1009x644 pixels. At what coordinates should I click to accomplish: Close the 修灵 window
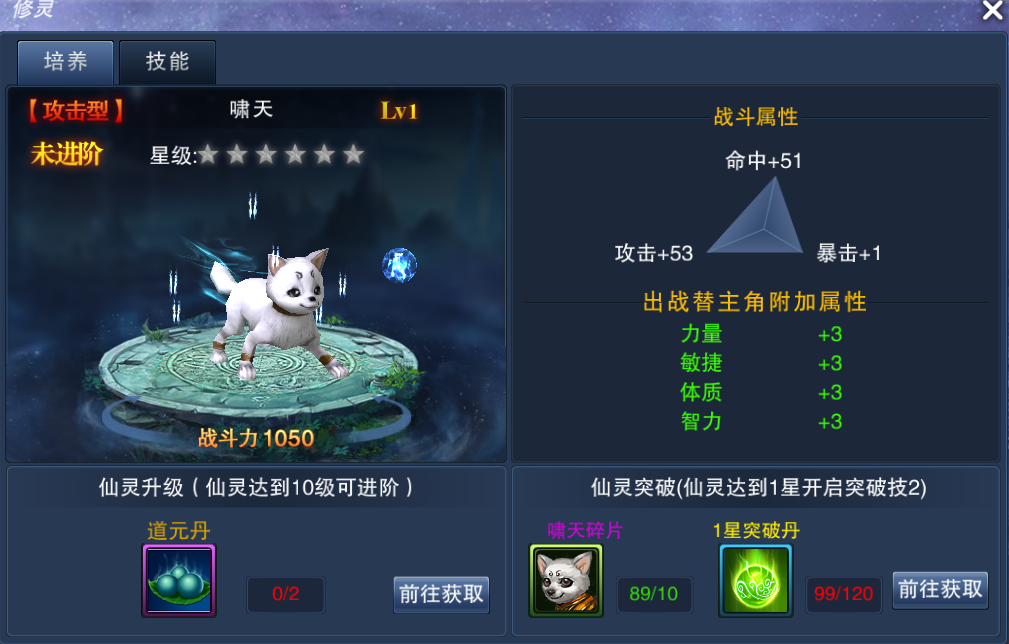[x=992, y=11]
